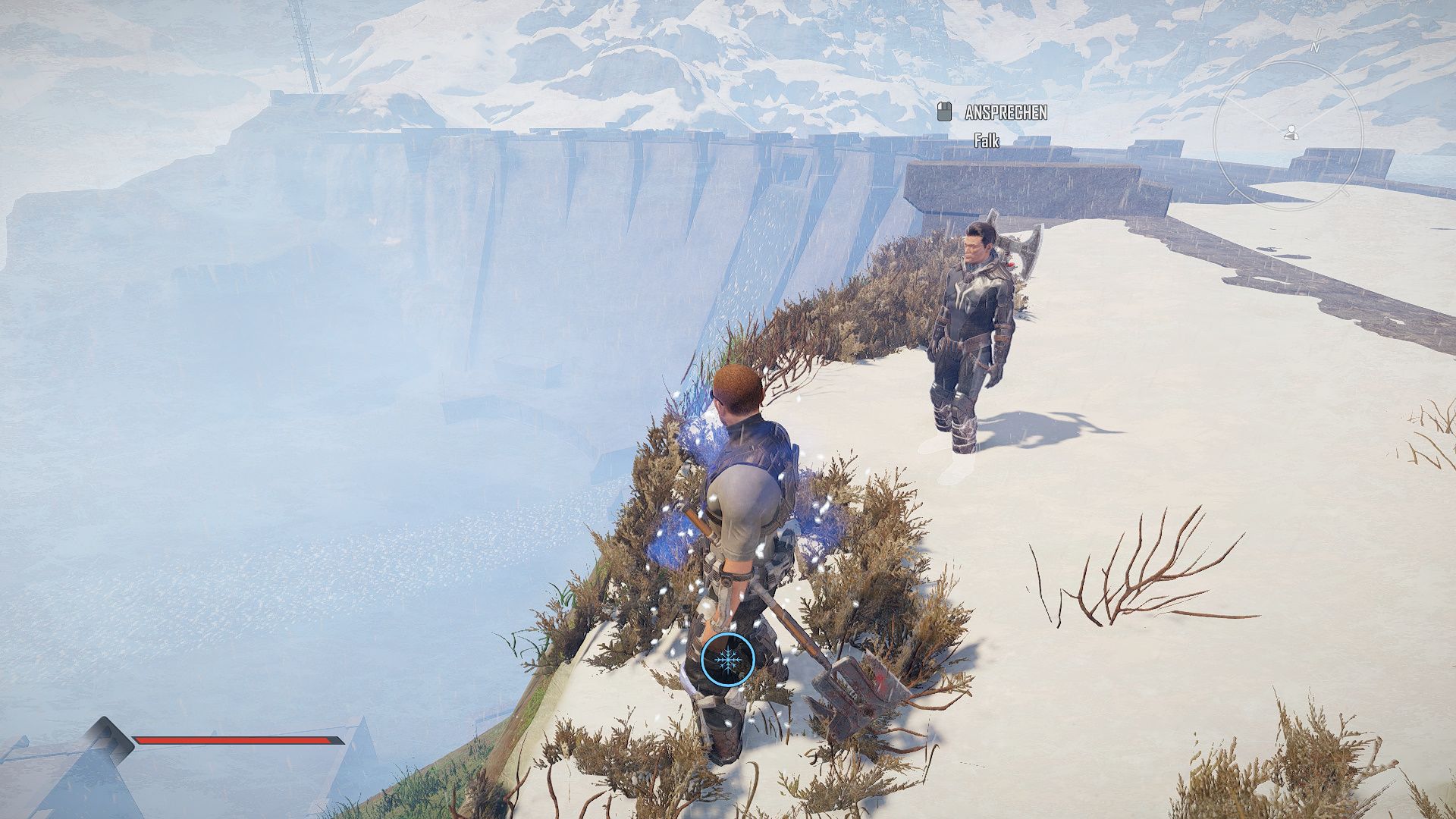This screenshot has width=1456, height=819.
Task: Click the left mouse button icon beside ANSPRECHEN
Action: (943, 112)
